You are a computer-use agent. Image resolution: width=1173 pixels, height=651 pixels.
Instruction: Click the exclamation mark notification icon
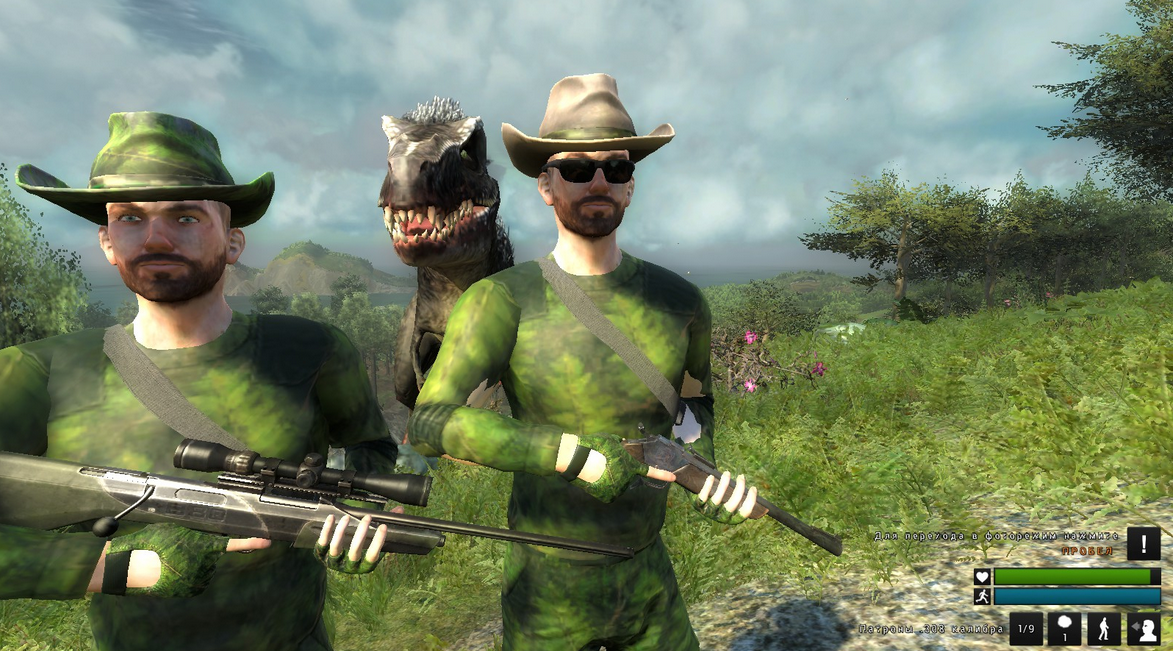[1143, 544]
